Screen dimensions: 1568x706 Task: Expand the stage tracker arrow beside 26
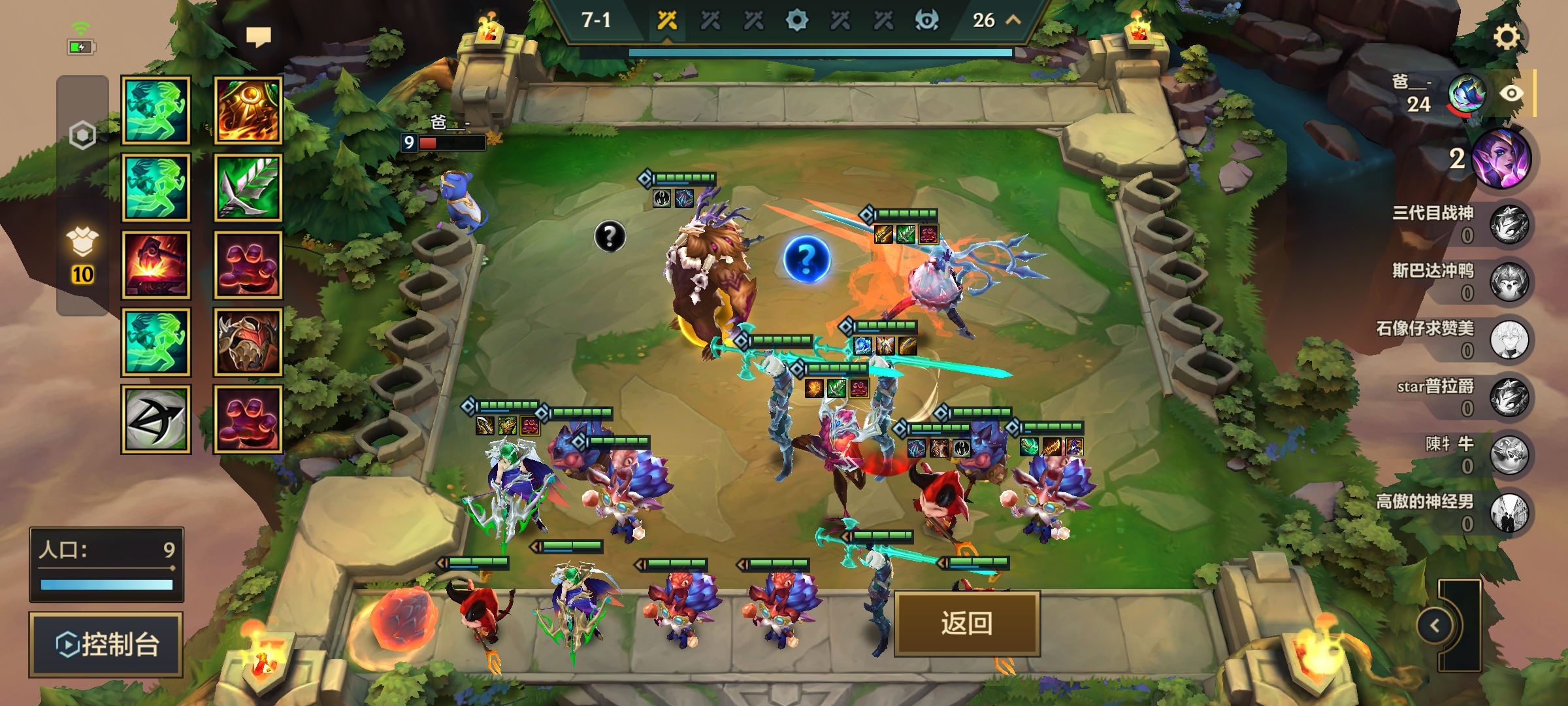1013,20
